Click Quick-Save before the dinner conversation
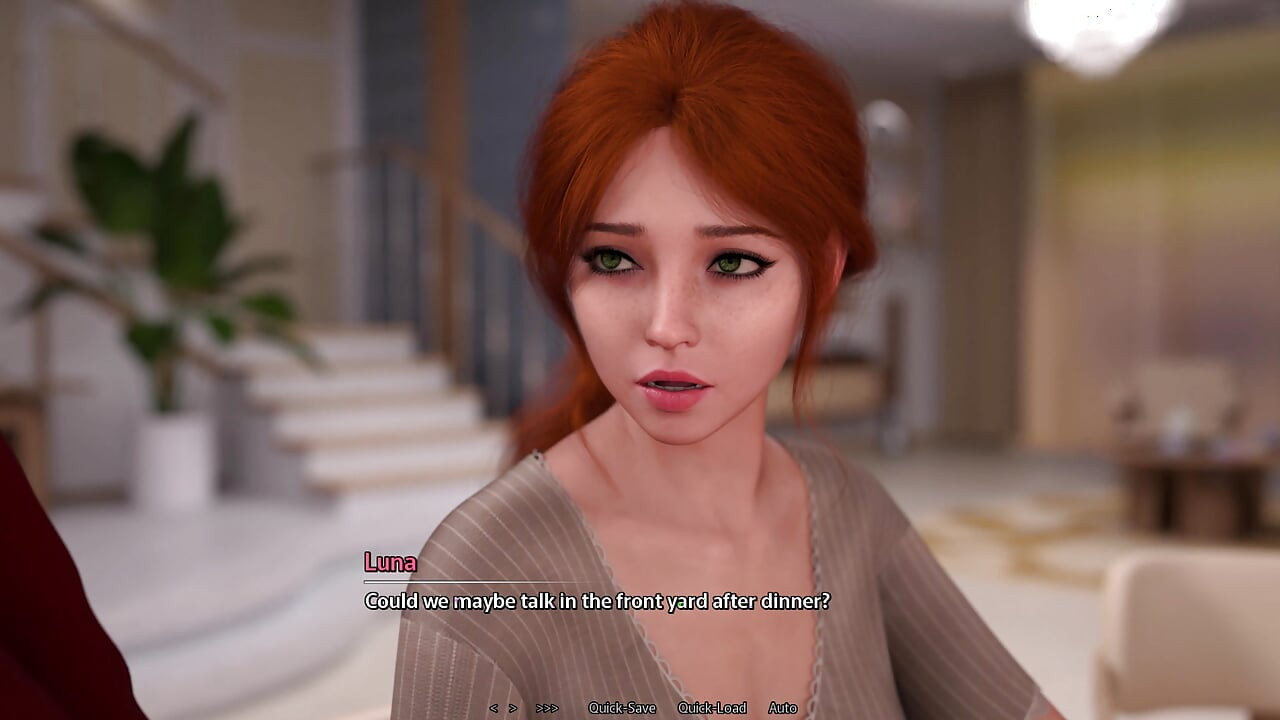The width and height of the screenshot is (1280, 720). pos(620,707)
